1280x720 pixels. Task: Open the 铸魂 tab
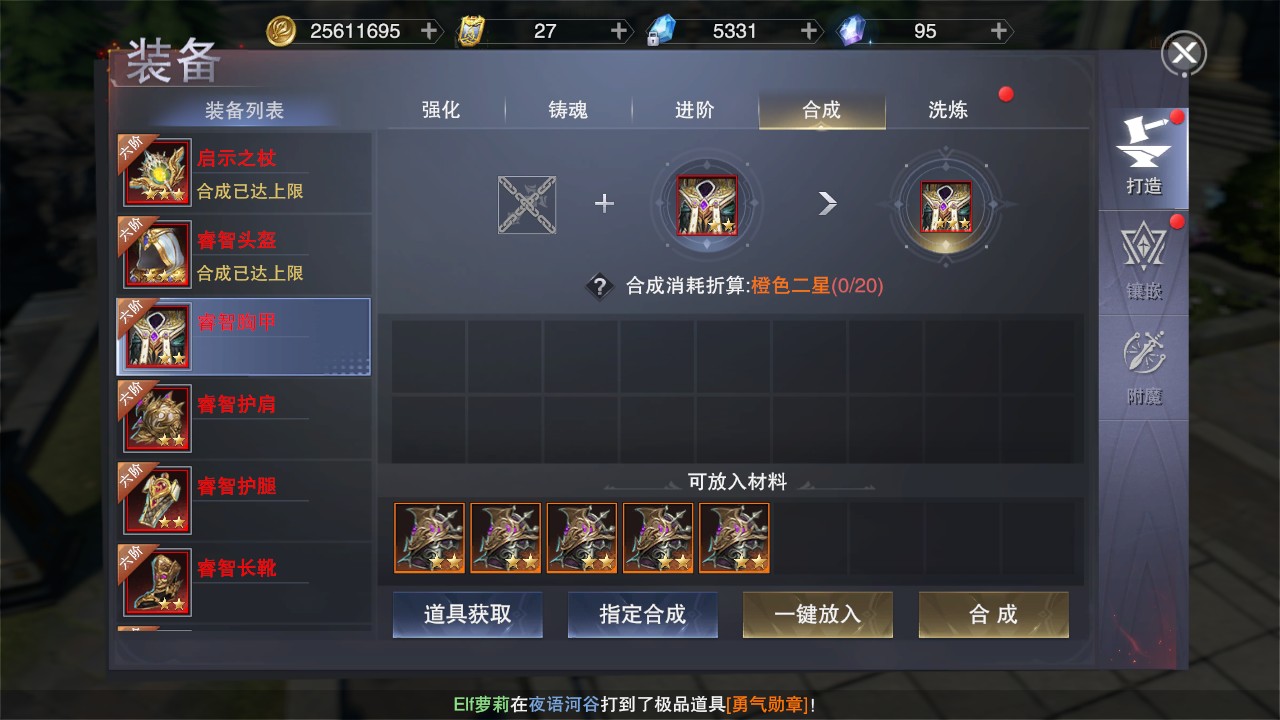[x=568, y=110]
